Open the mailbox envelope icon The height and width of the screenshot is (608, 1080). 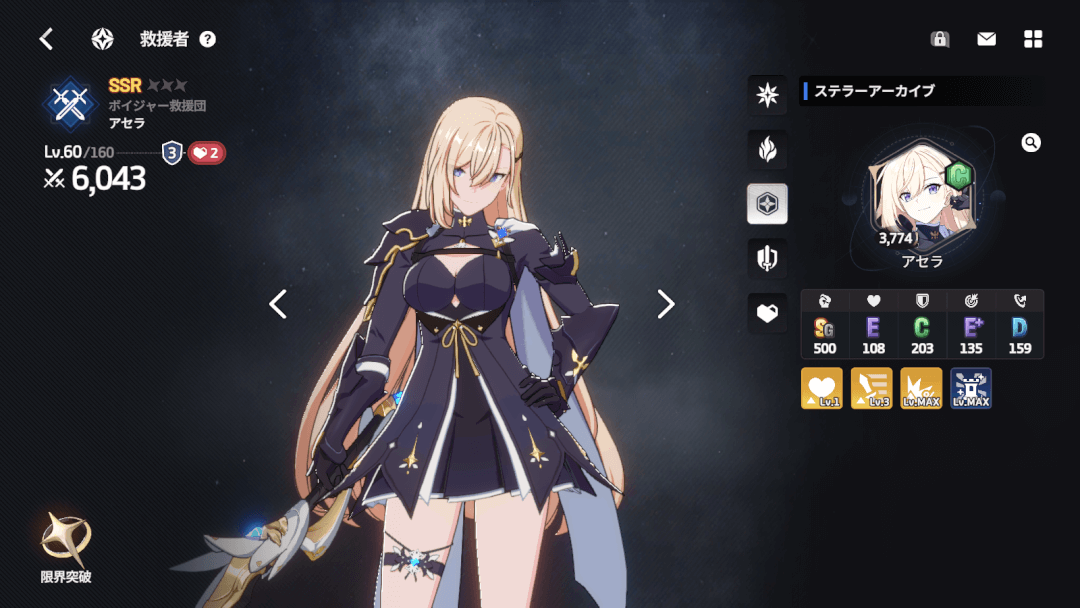(x=986, y=39)
